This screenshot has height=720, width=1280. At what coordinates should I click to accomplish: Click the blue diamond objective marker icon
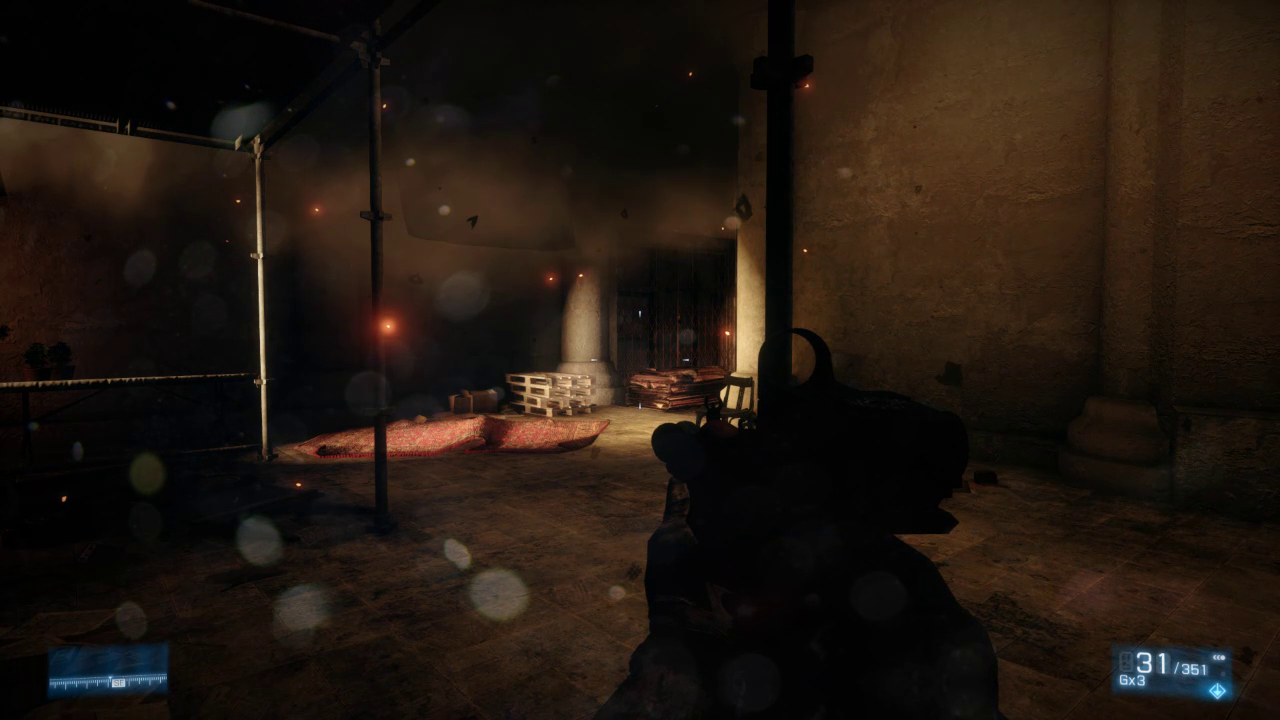tap(1216, 691)
